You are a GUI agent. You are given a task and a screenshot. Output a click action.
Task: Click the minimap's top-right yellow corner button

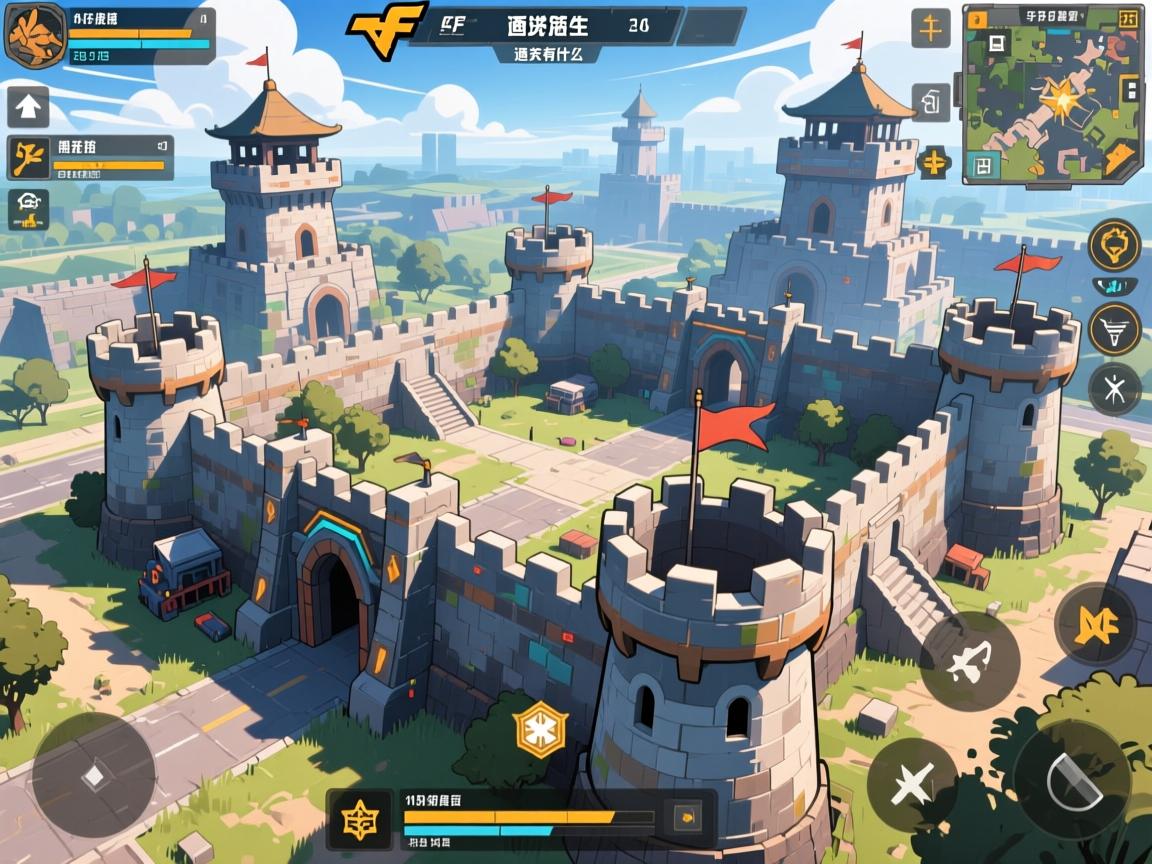1127,20
